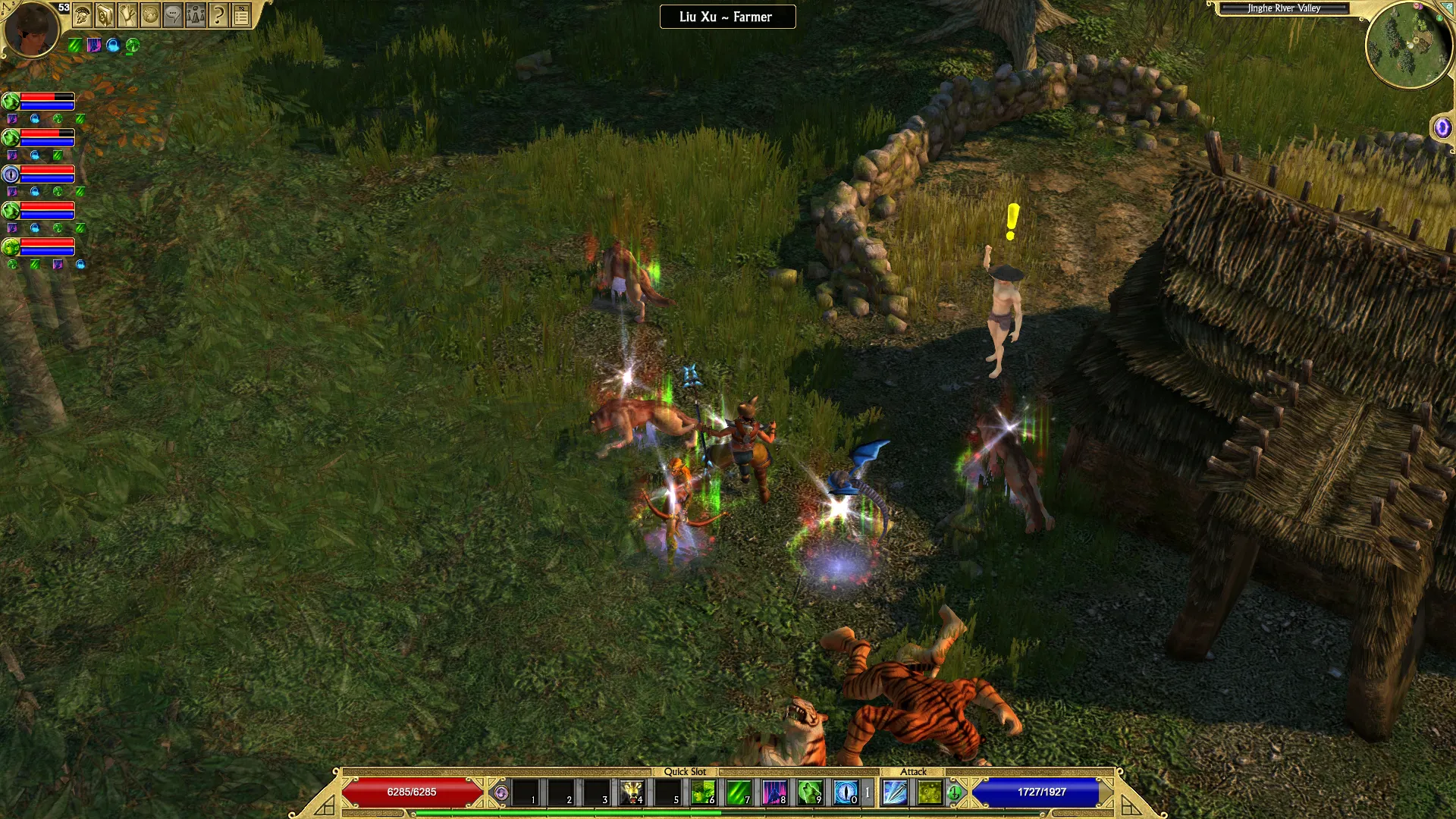
Task: Use the wolf head skill in quick slot 4
Action: tap(632, 792)
